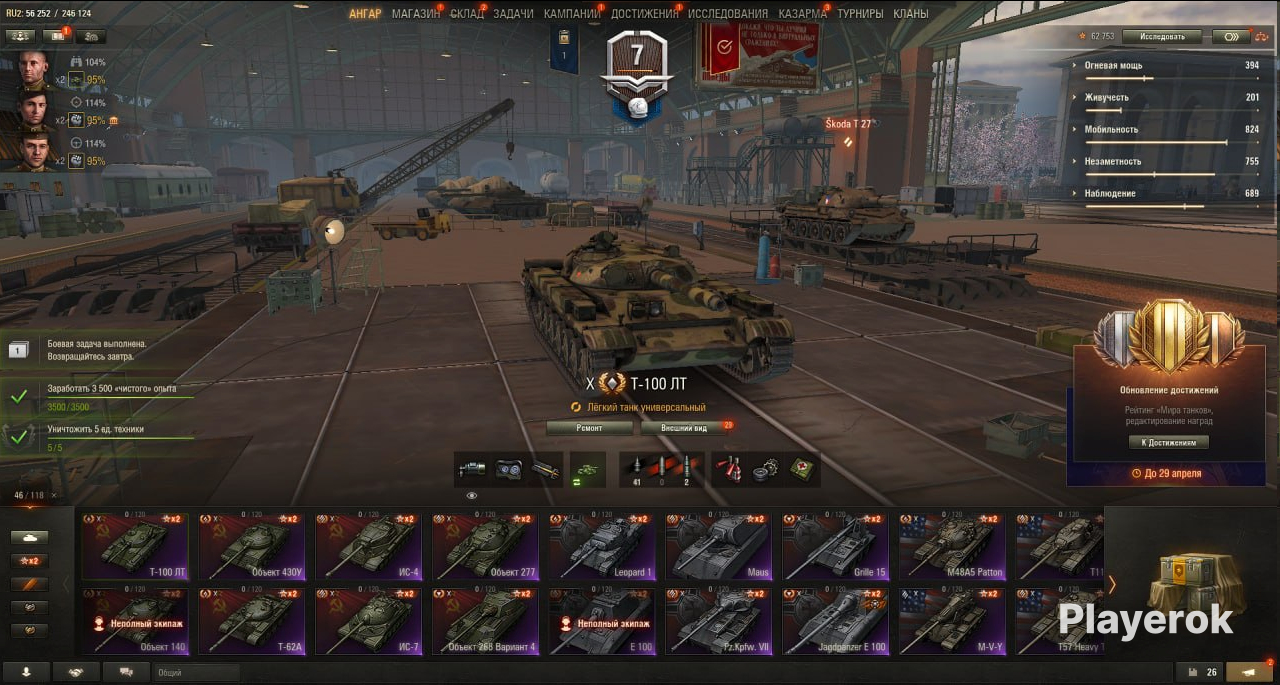1280x685 pixels.
Task: Select the Maus tank card
Action: (x=719, y=546)
